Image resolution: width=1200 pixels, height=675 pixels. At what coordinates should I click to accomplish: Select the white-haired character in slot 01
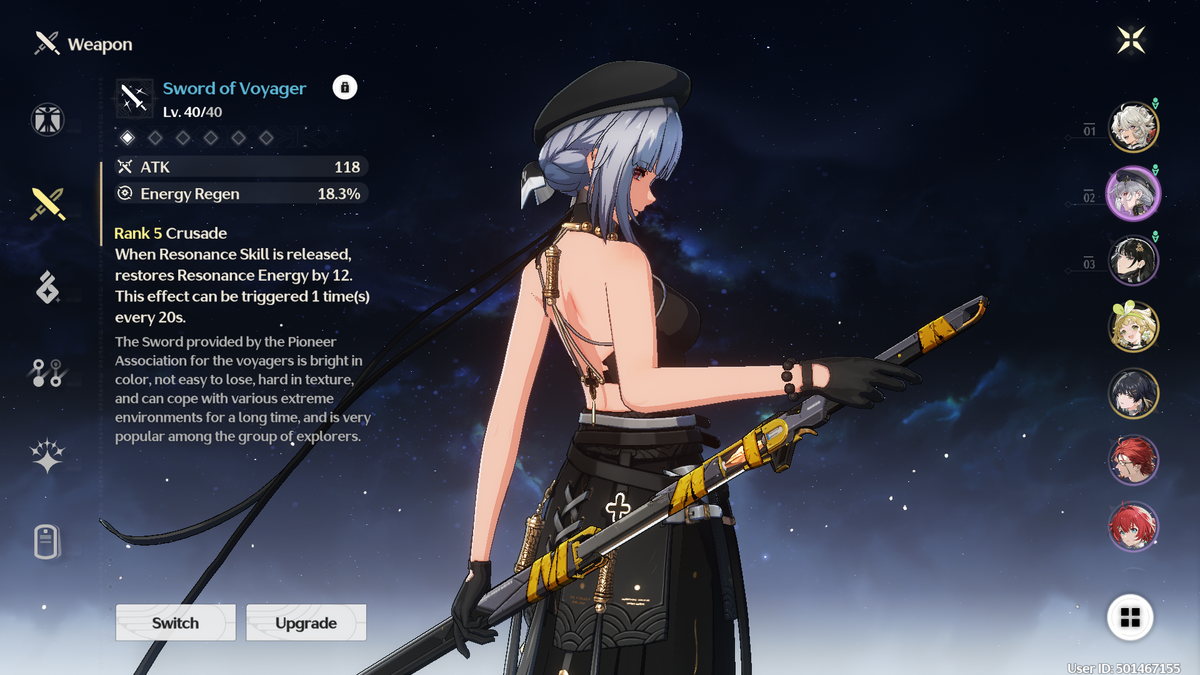click(1133, 126)
